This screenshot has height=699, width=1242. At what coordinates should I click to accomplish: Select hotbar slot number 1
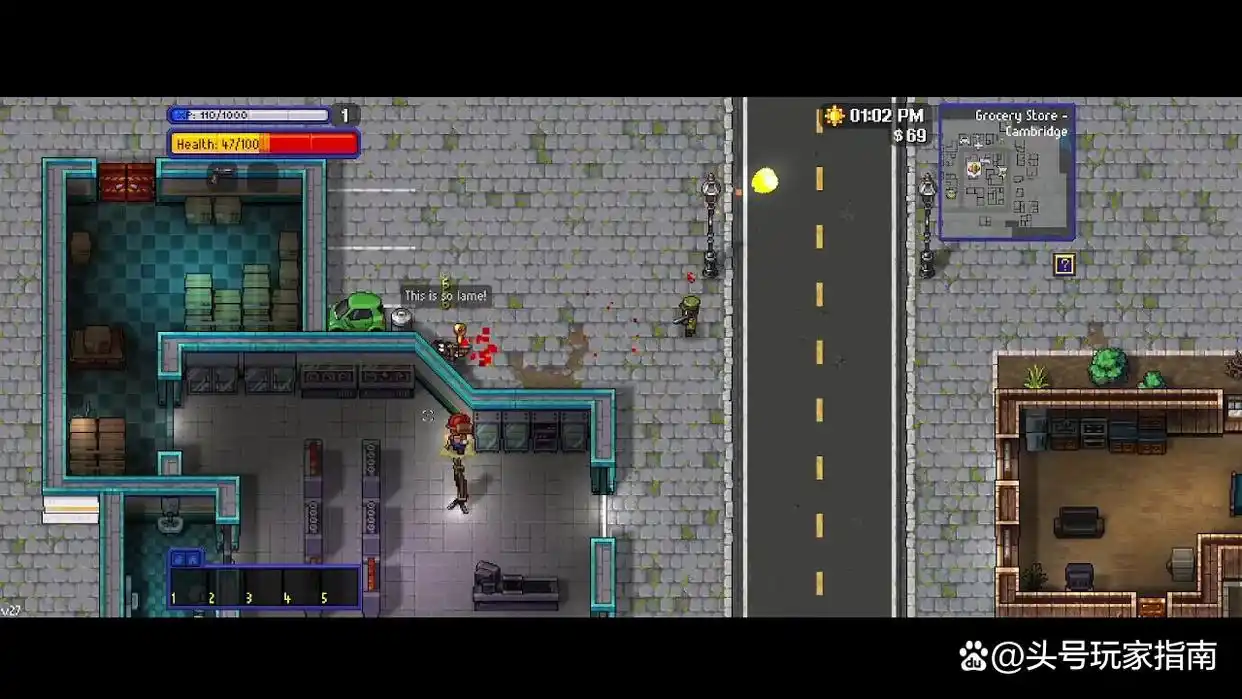point(187,587)
